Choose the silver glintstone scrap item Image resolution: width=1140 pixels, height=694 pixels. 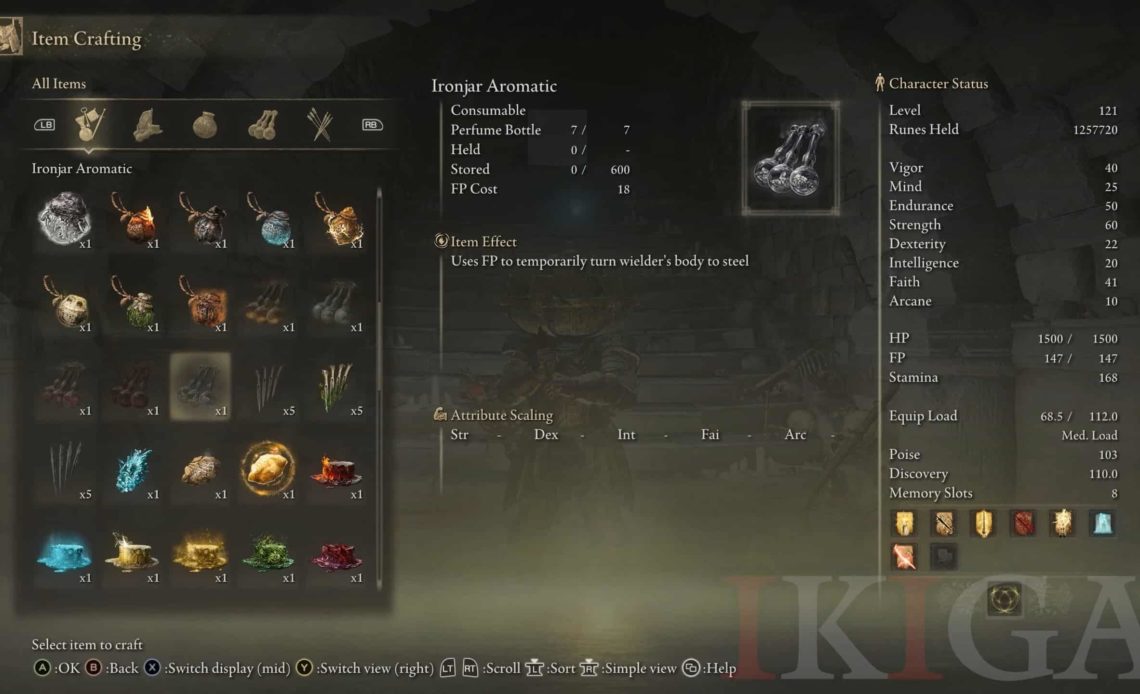64,218
